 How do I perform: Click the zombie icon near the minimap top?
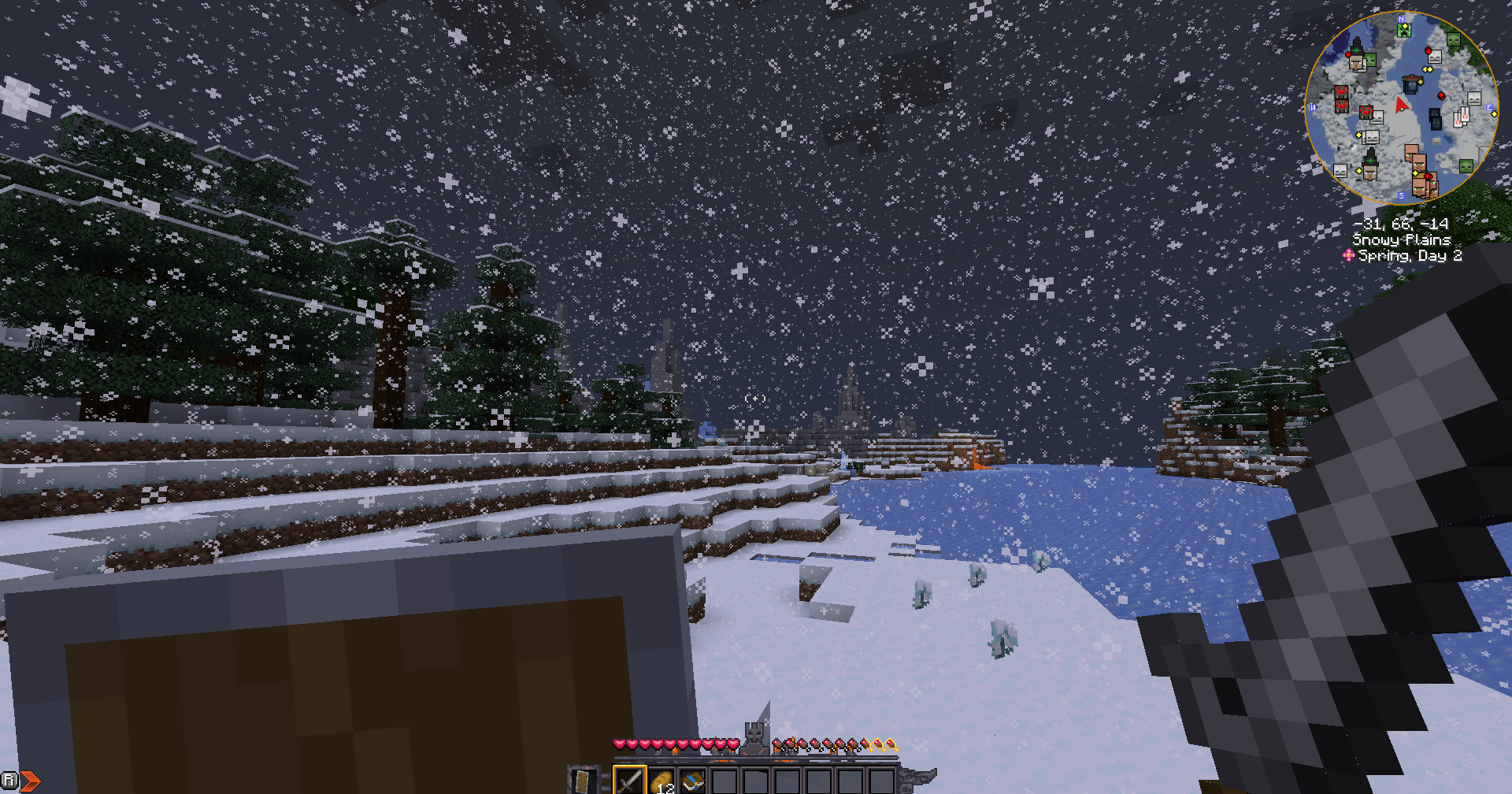1455,39
